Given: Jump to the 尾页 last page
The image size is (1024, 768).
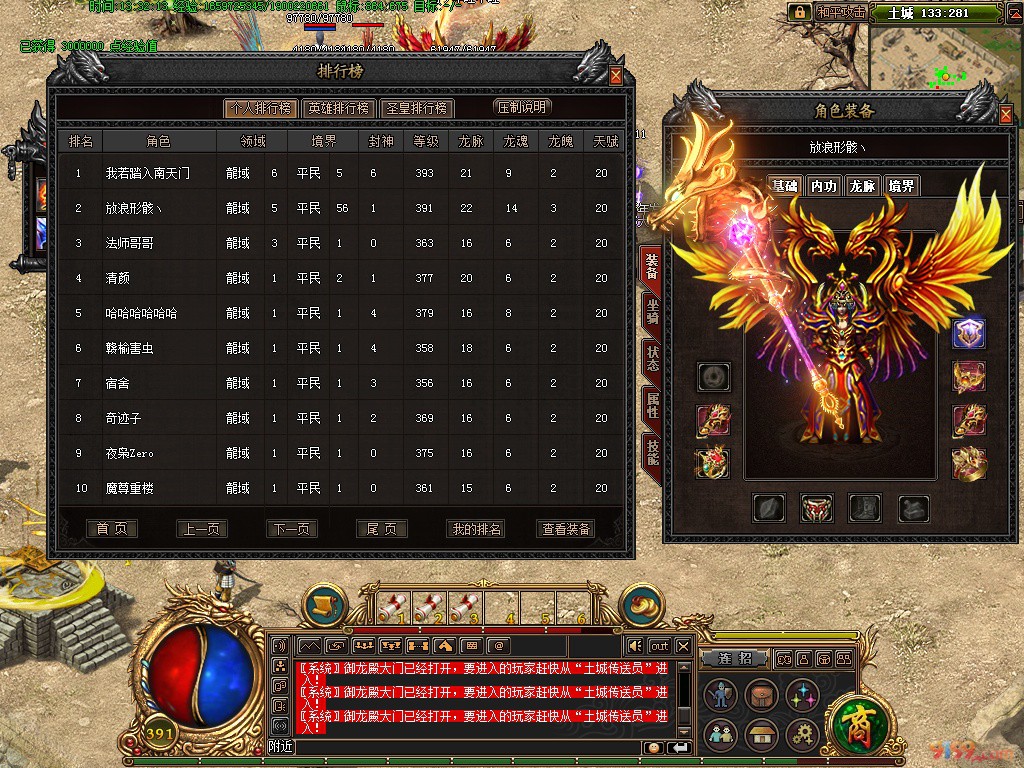Looking at the screenshot, I should (x=382, y=529).
